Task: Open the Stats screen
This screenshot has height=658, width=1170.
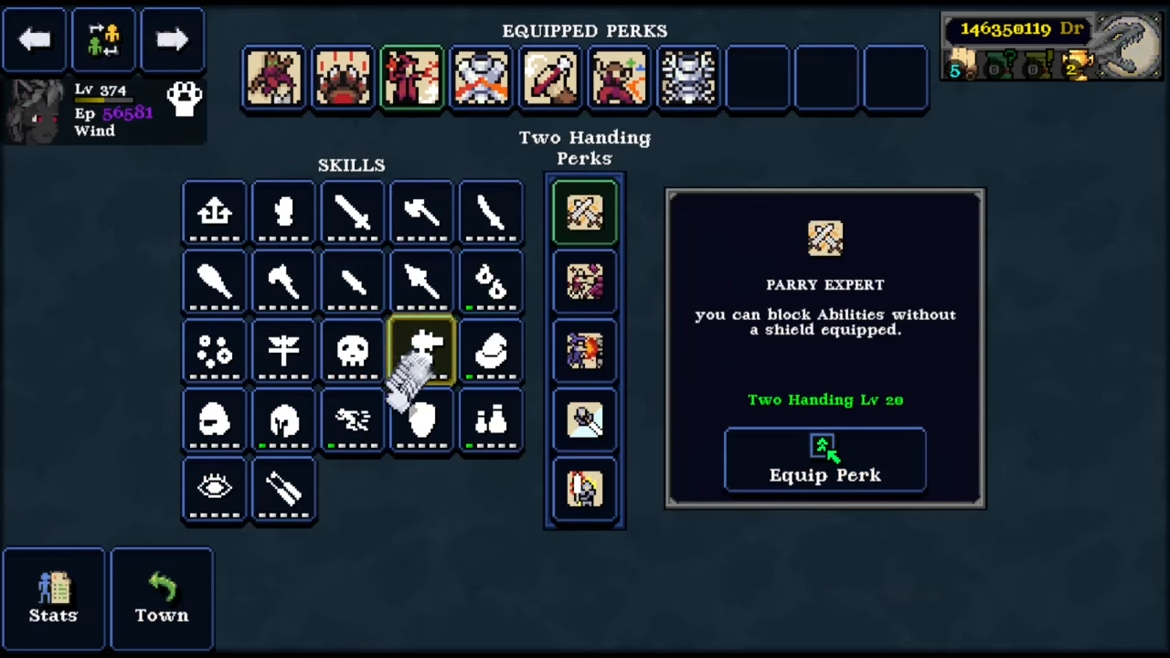Action: coord(53,598)
